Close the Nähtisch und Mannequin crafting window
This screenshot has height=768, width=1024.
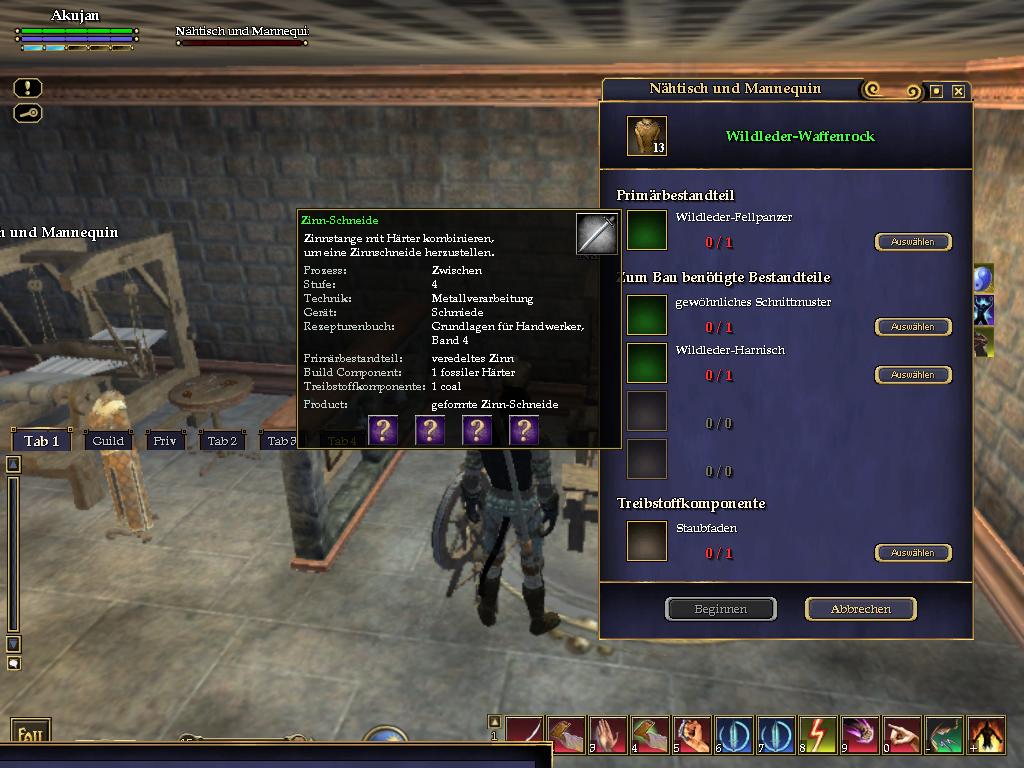[958, 91]
